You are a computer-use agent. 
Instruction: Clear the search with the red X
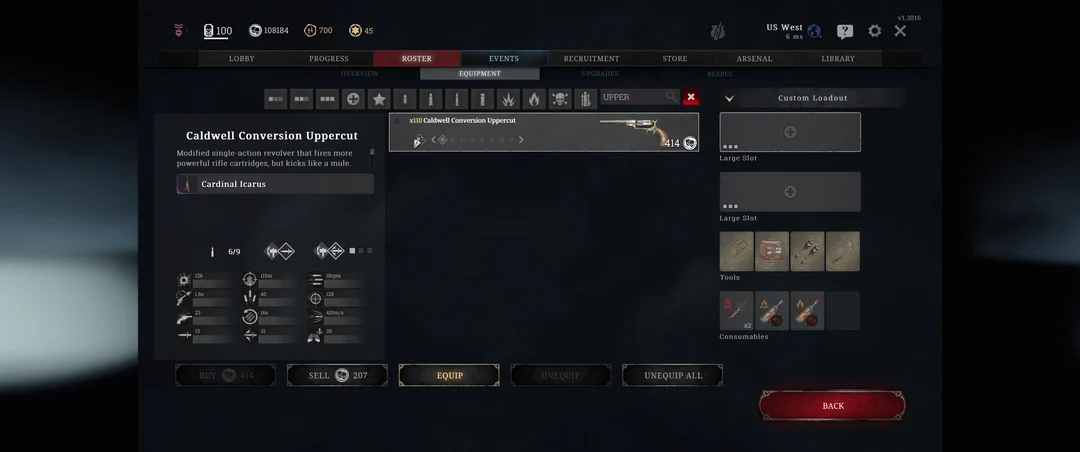click(691, 98)
